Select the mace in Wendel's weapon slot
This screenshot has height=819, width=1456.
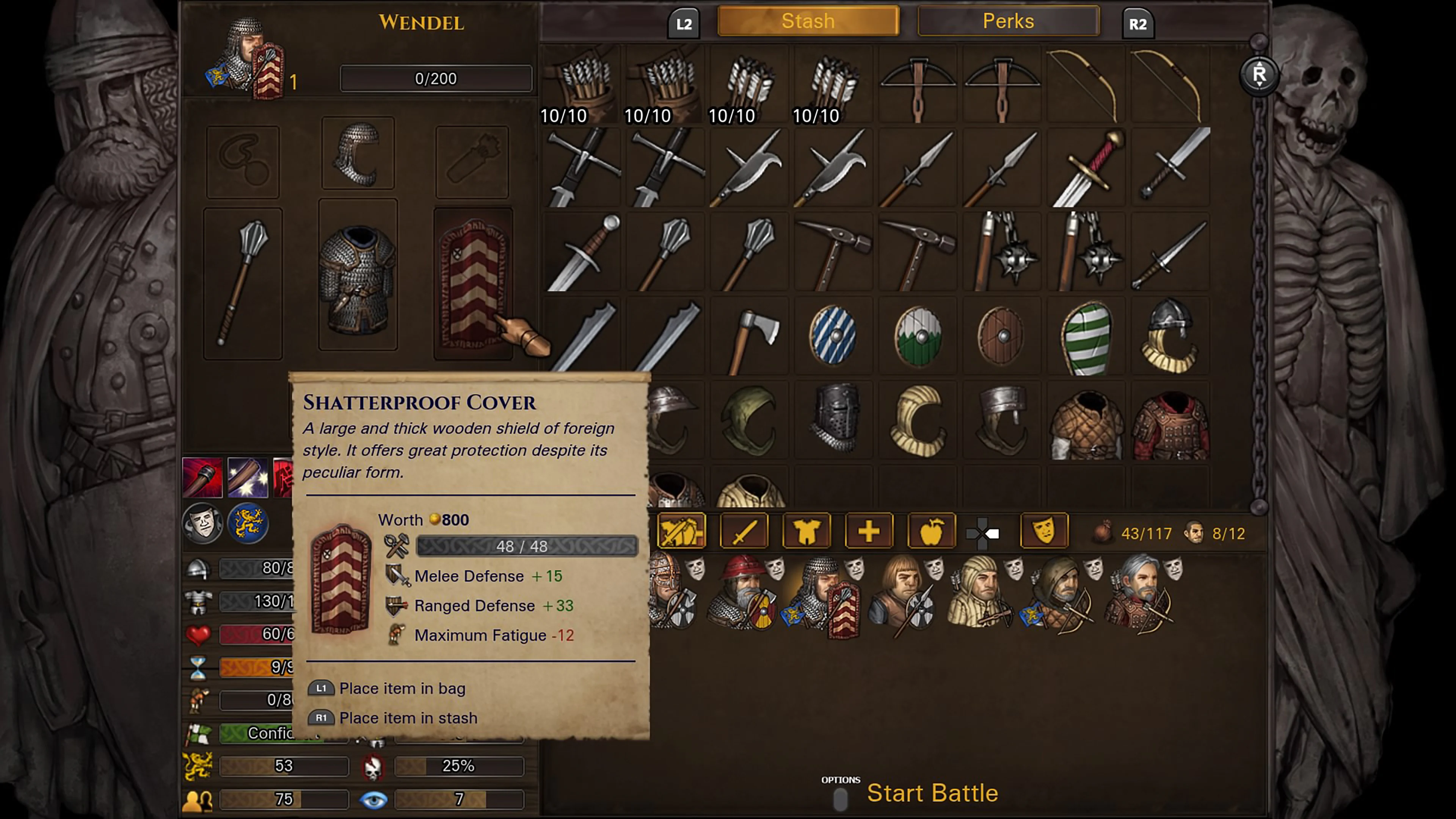tap(243, 282)
